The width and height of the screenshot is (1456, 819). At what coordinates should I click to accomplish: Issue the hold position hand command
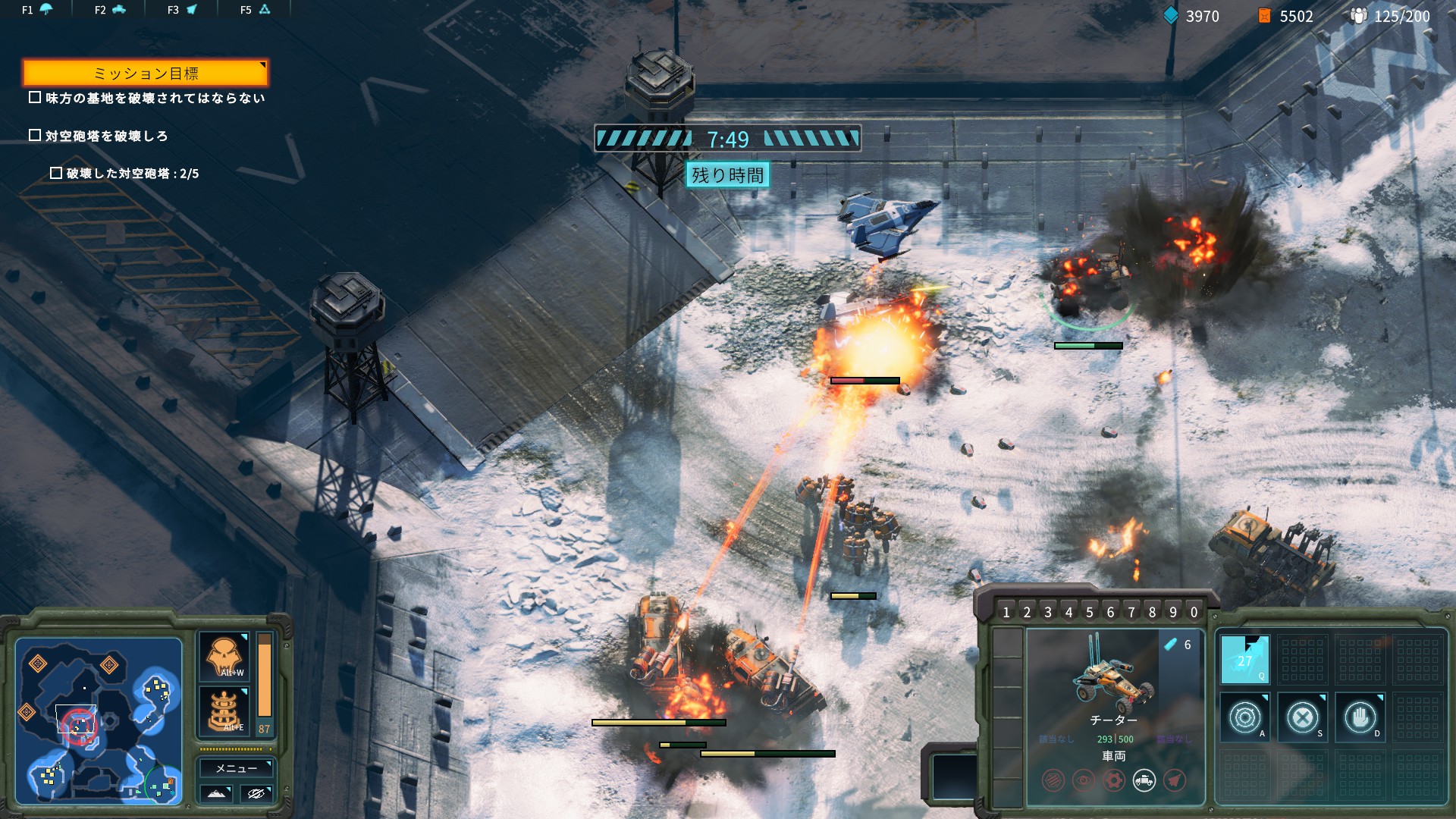pyautogui.click(x=1360, y=717)
